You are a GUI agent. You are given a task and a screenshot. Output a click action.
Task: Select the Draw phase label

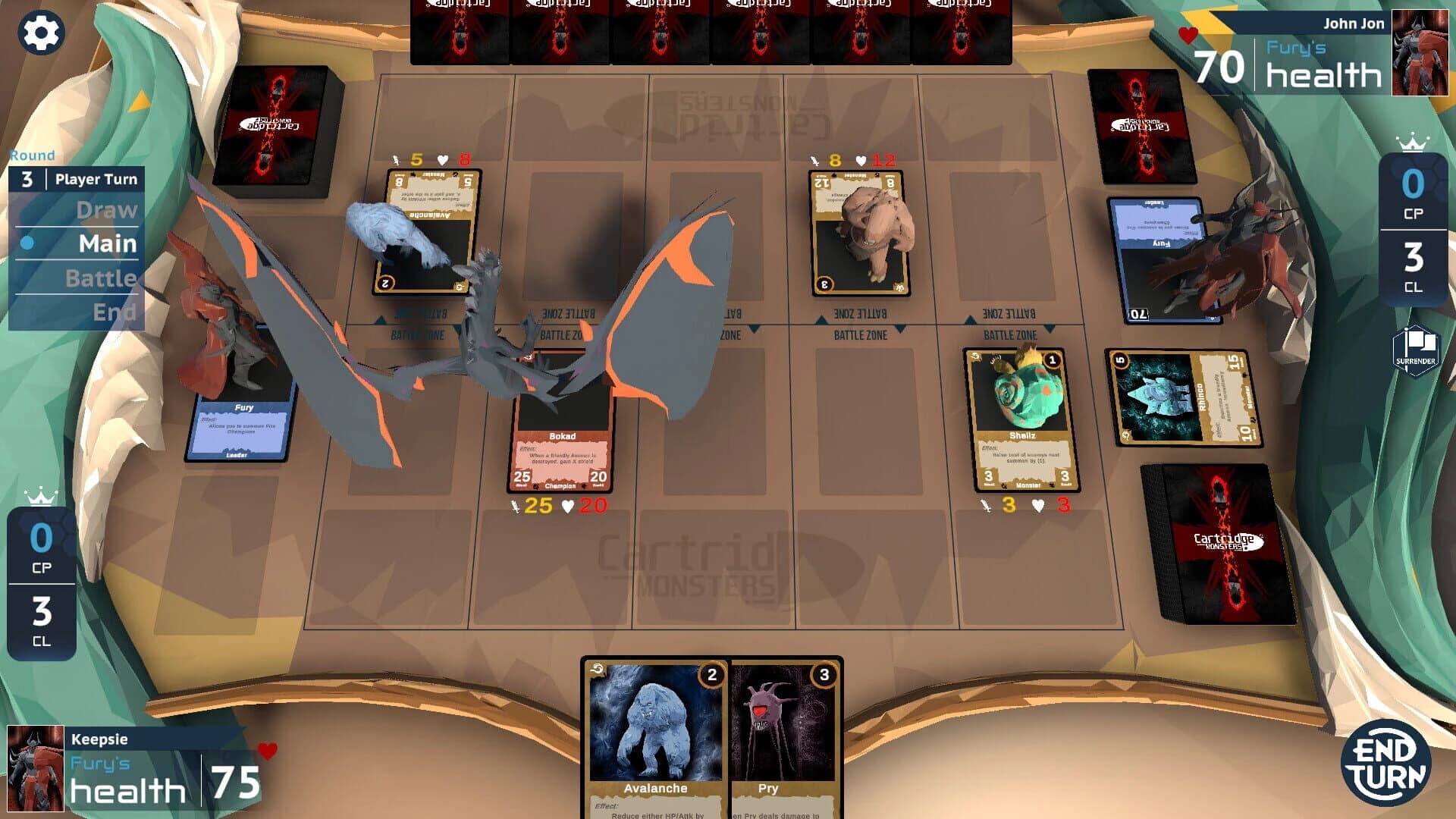[106, 211]
